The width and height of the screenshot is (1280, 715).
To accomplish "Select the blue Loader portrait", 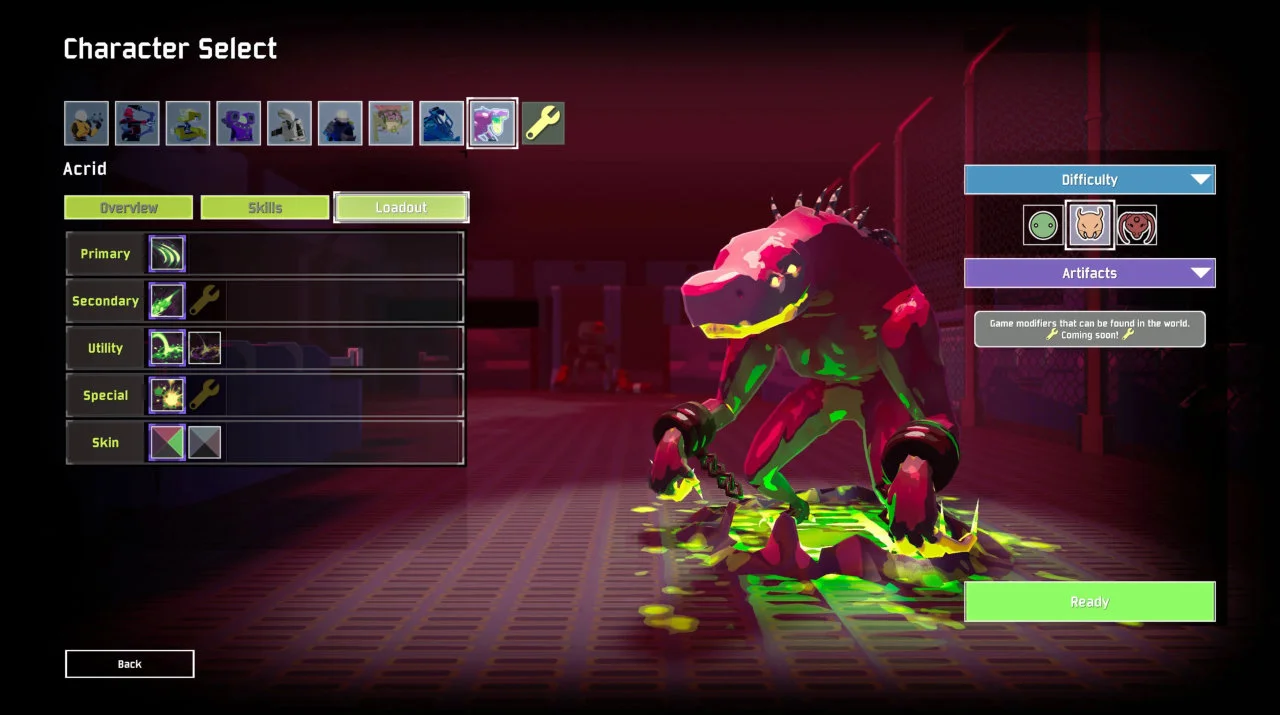I will pos(441,123).
